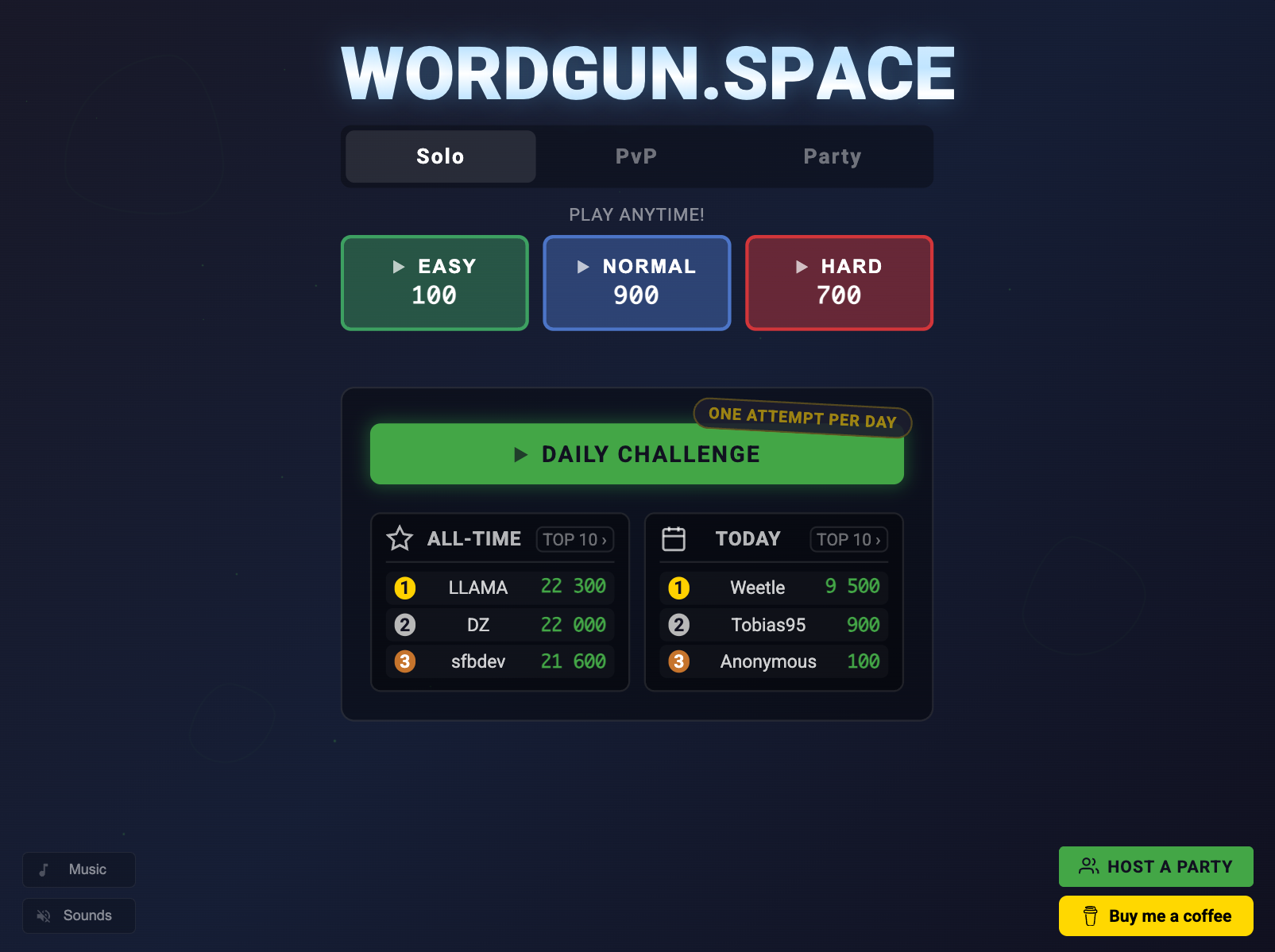
Task: Start a NORMAL difficulty game
Action: tap(636, 283)
